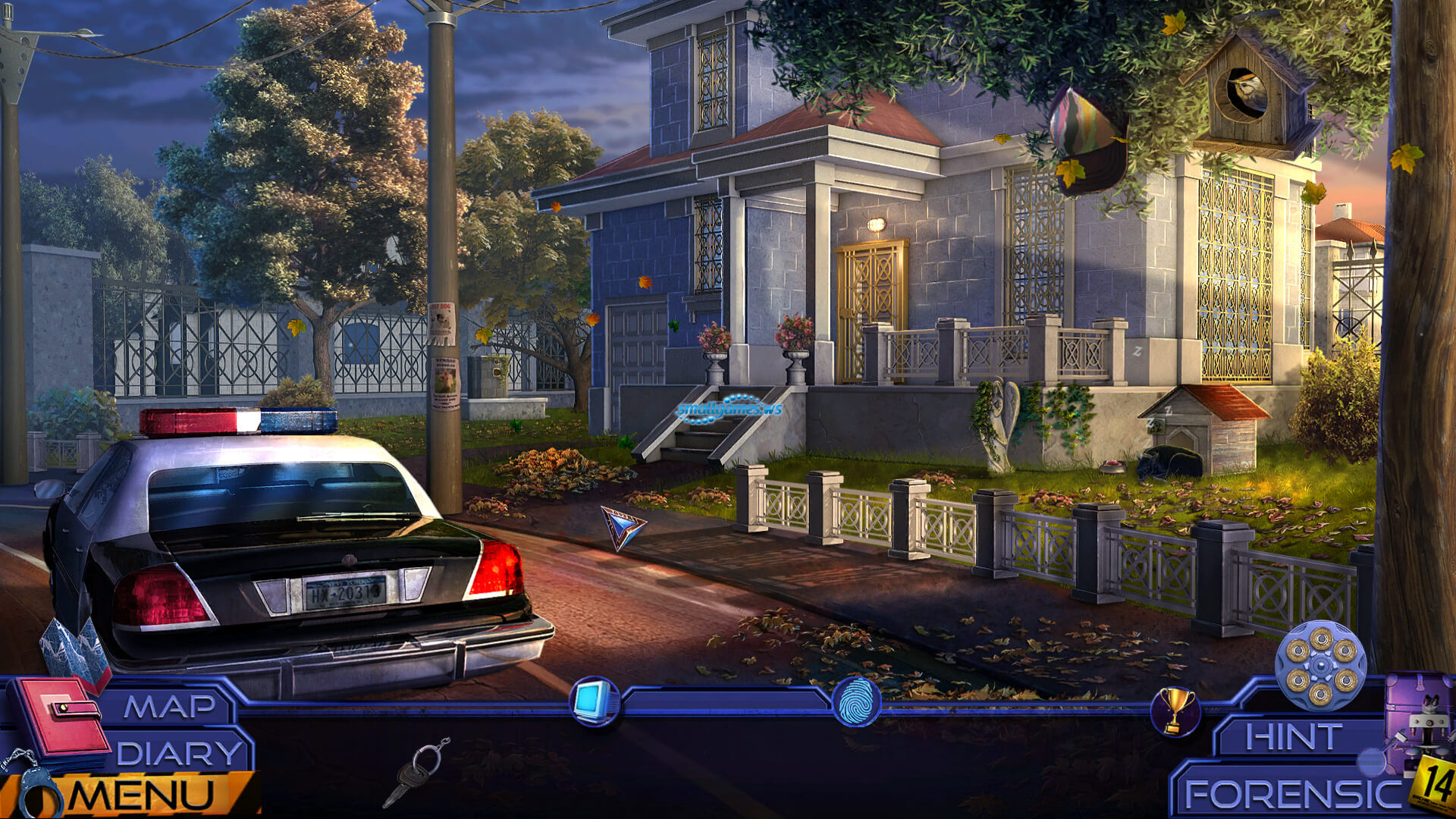This screenshot has width=1456, height=819.
Task: Open the game Menu
Action: 142,795
